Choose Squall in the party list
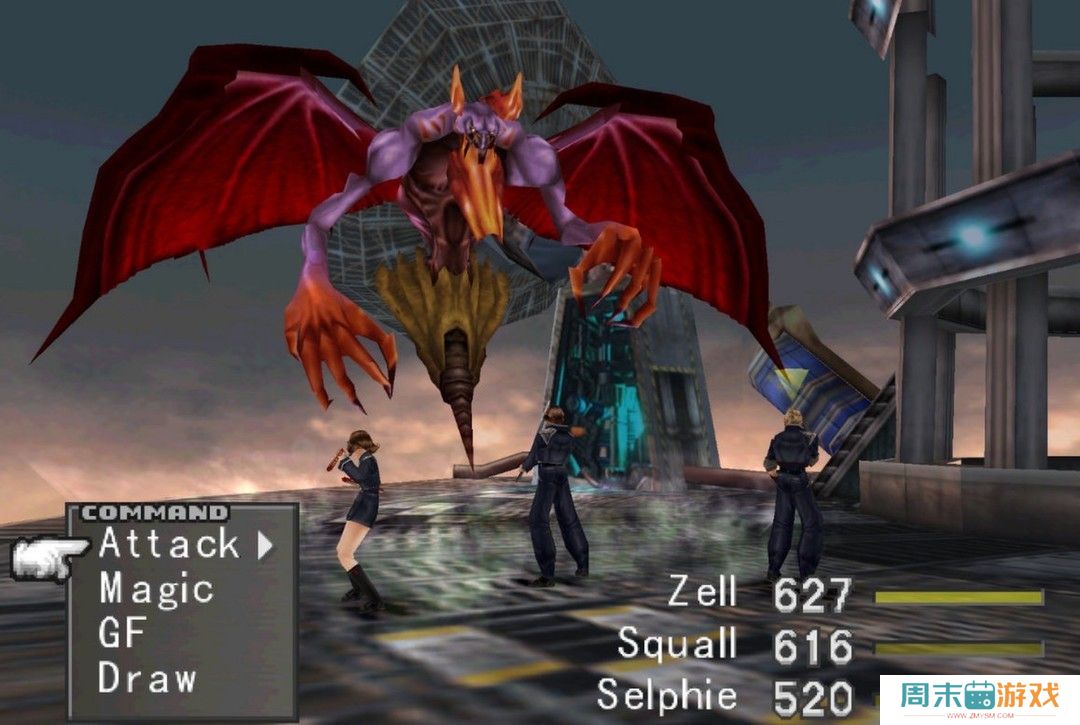 (x=677, y=643)
